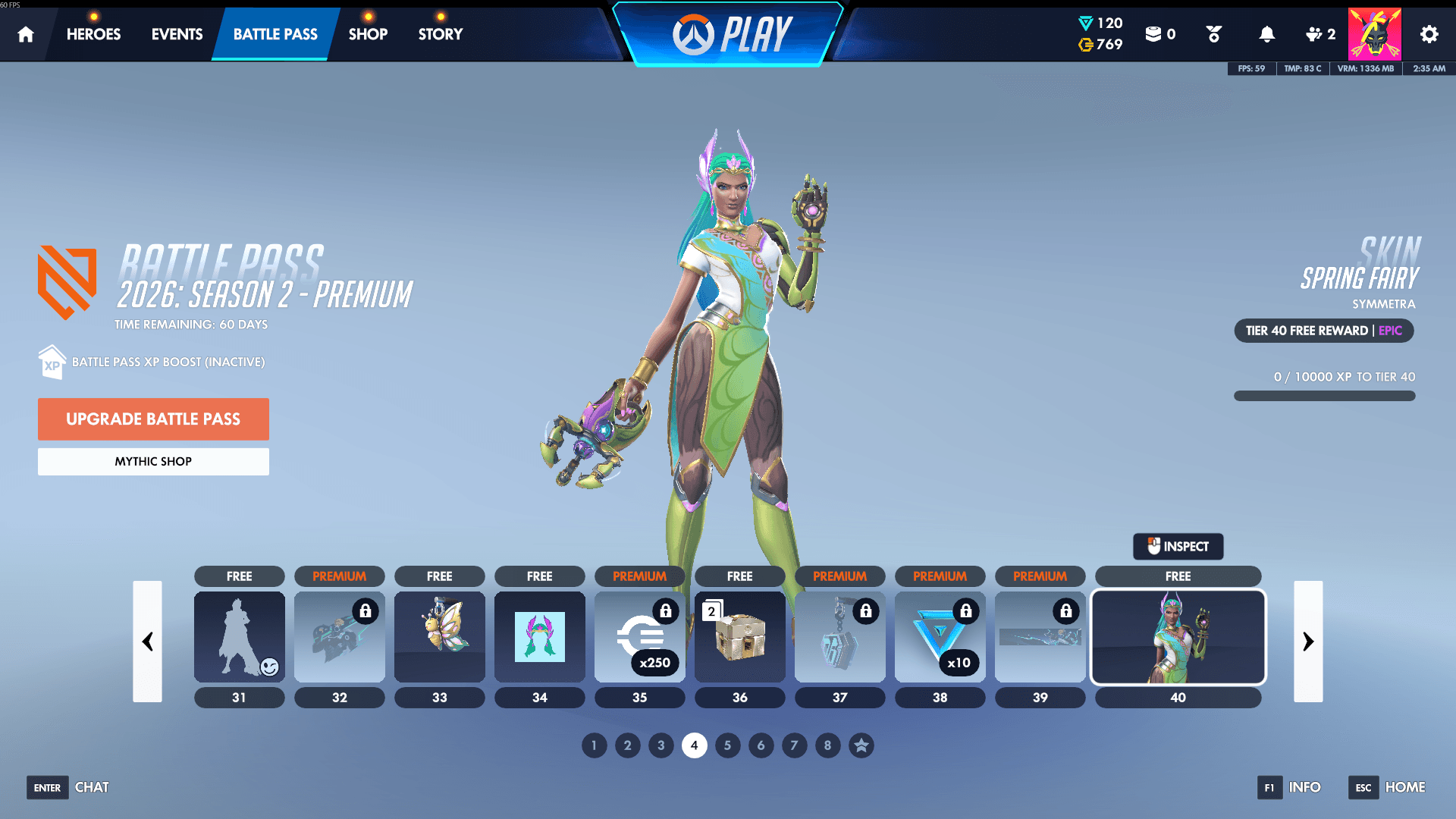This screenshot has height=819, width=1456.
Task: Click the Overwatch Coins currency icon
Action: 1084,45
